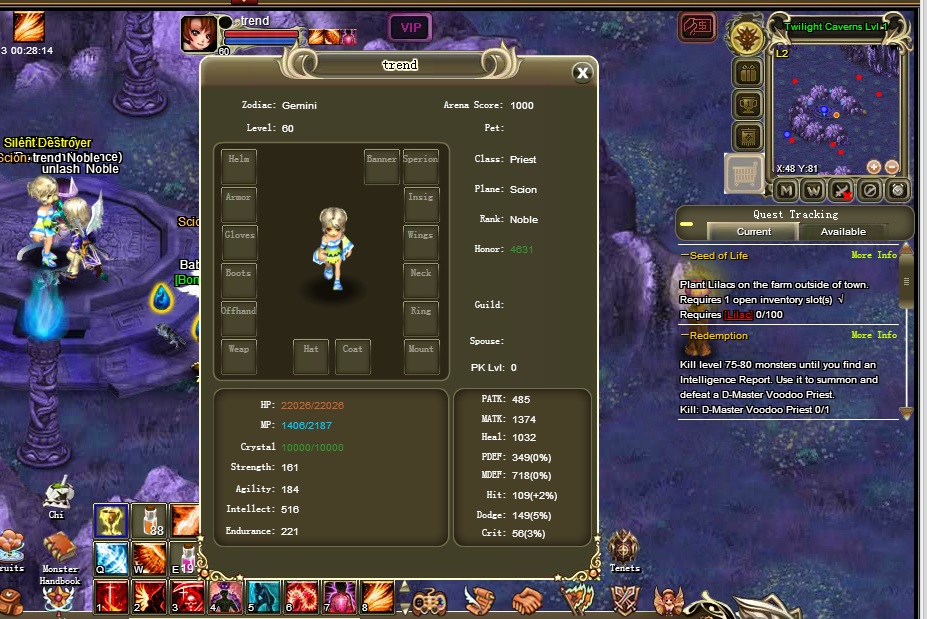Zoom out the minimap with minus button
Screen dimensions: 927x619
point(892,167)
